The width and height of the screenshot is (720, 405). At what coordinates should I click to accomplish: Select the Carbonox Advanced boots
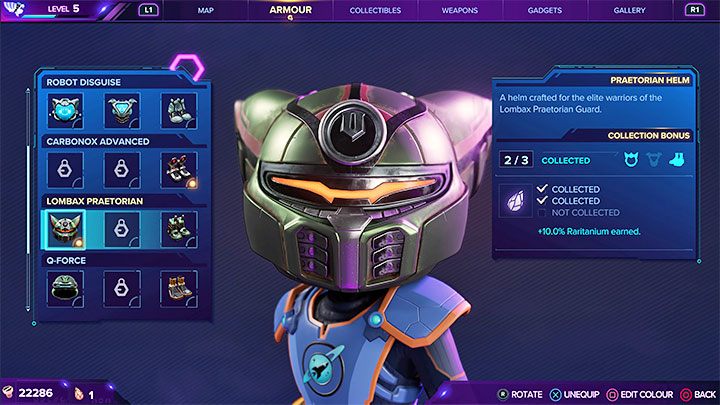[179, 170]
